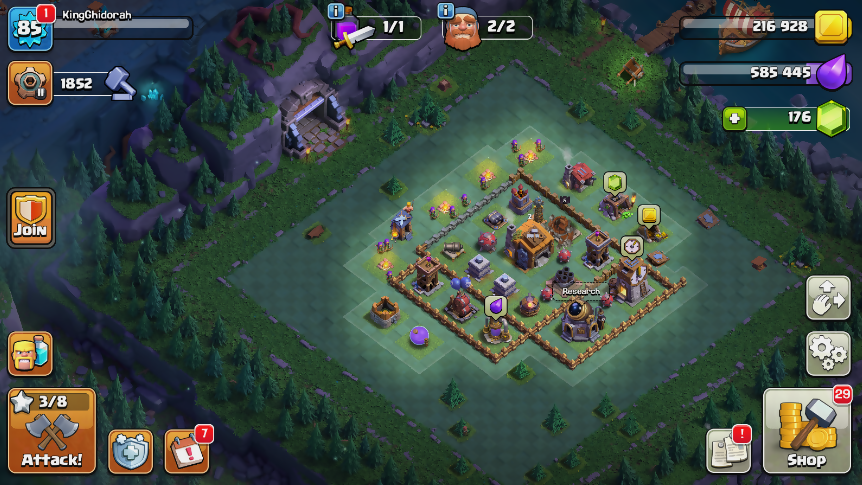Tap the shield and heart button

pyautogui.click(x=130, y=451)
